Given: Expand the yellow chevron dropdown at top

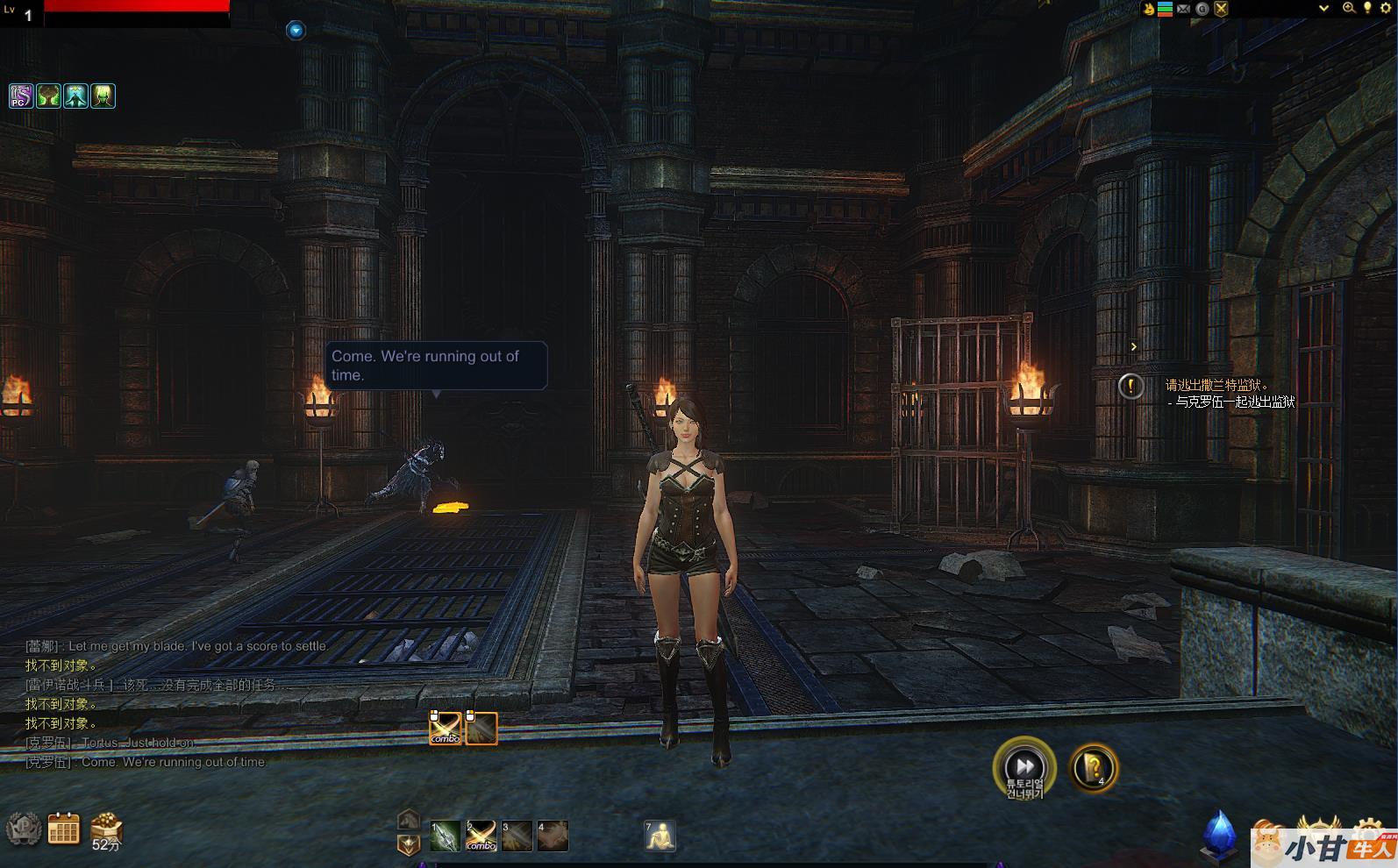Looking at the screenshot, I should [1323, 8].
